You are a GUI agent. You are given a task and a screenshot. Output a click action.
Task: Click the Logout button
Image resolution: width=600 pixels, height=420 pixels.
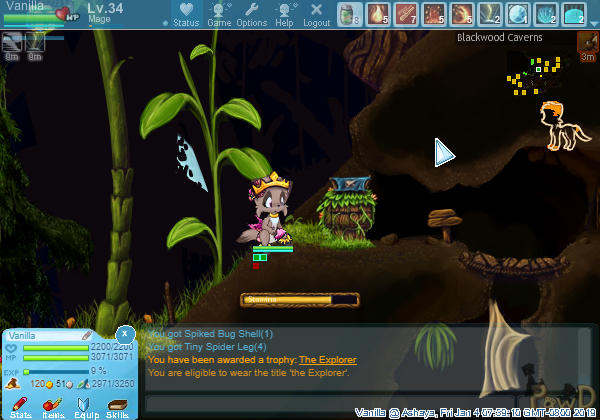pyautogui.click(x=316, y=15)
